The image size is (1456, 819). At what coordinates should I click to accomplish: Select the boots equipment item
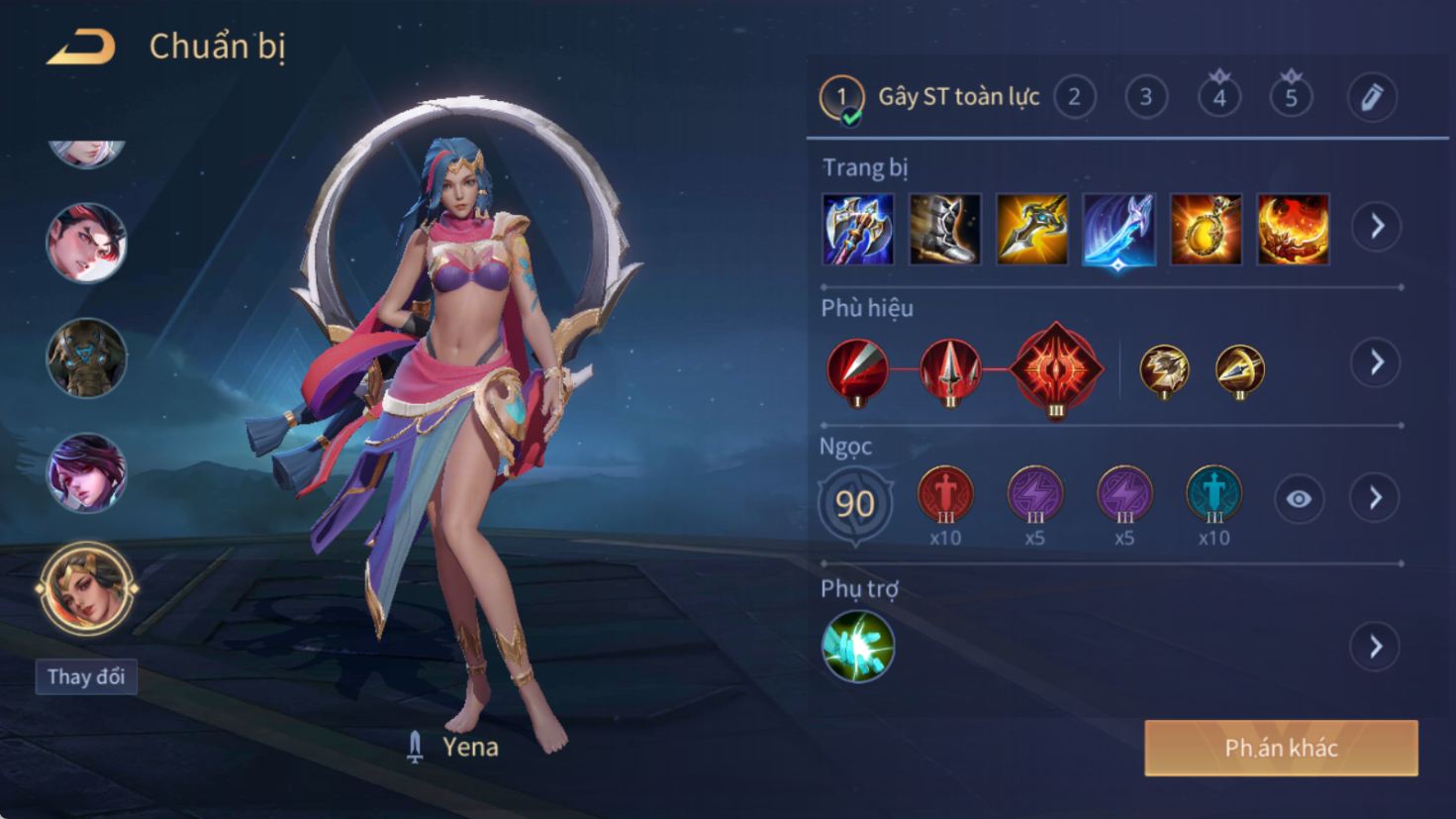pyautogui.click(x=944, y=230)
